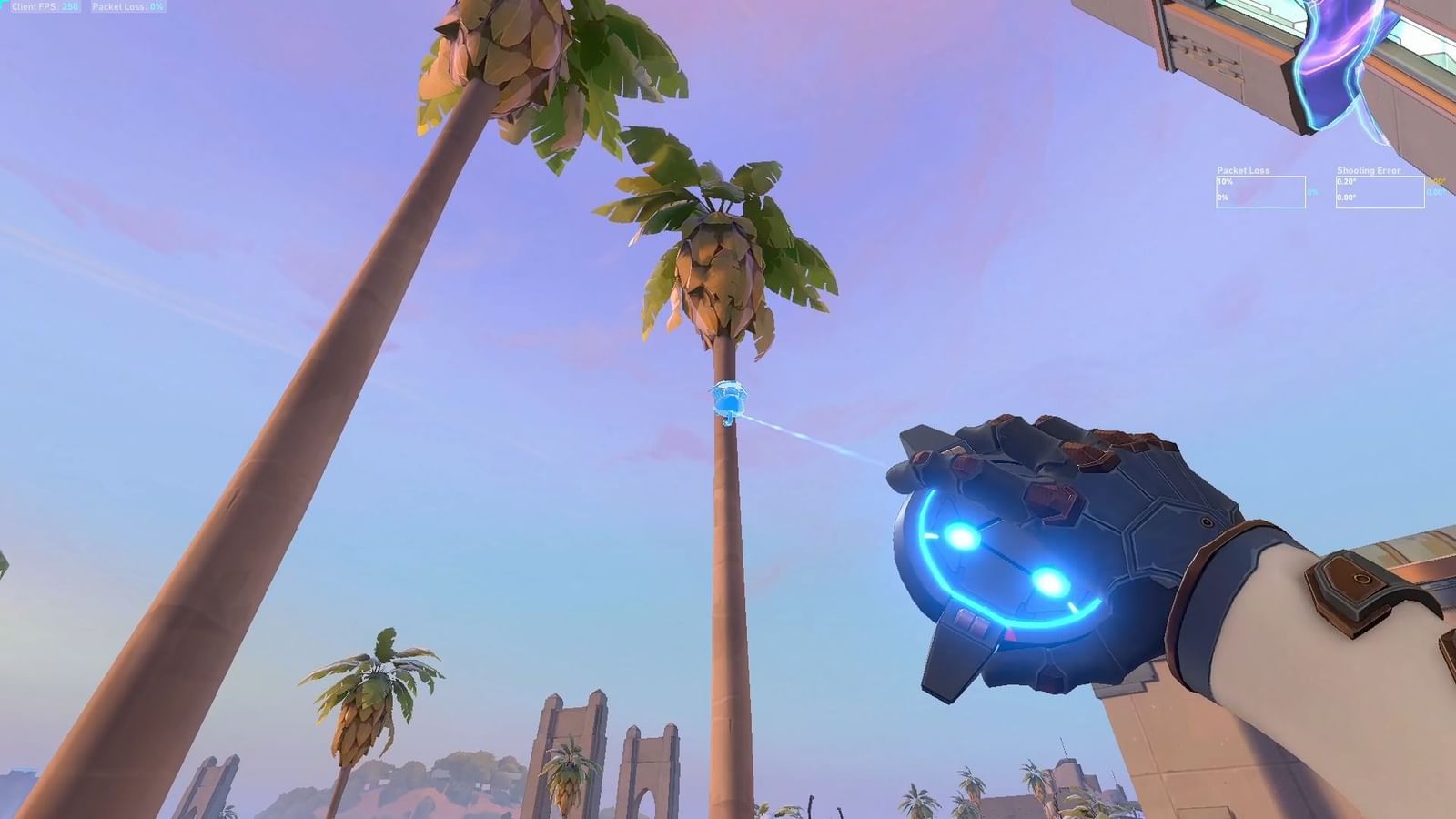Click the blue 0.00° error value

(1438, 193)
